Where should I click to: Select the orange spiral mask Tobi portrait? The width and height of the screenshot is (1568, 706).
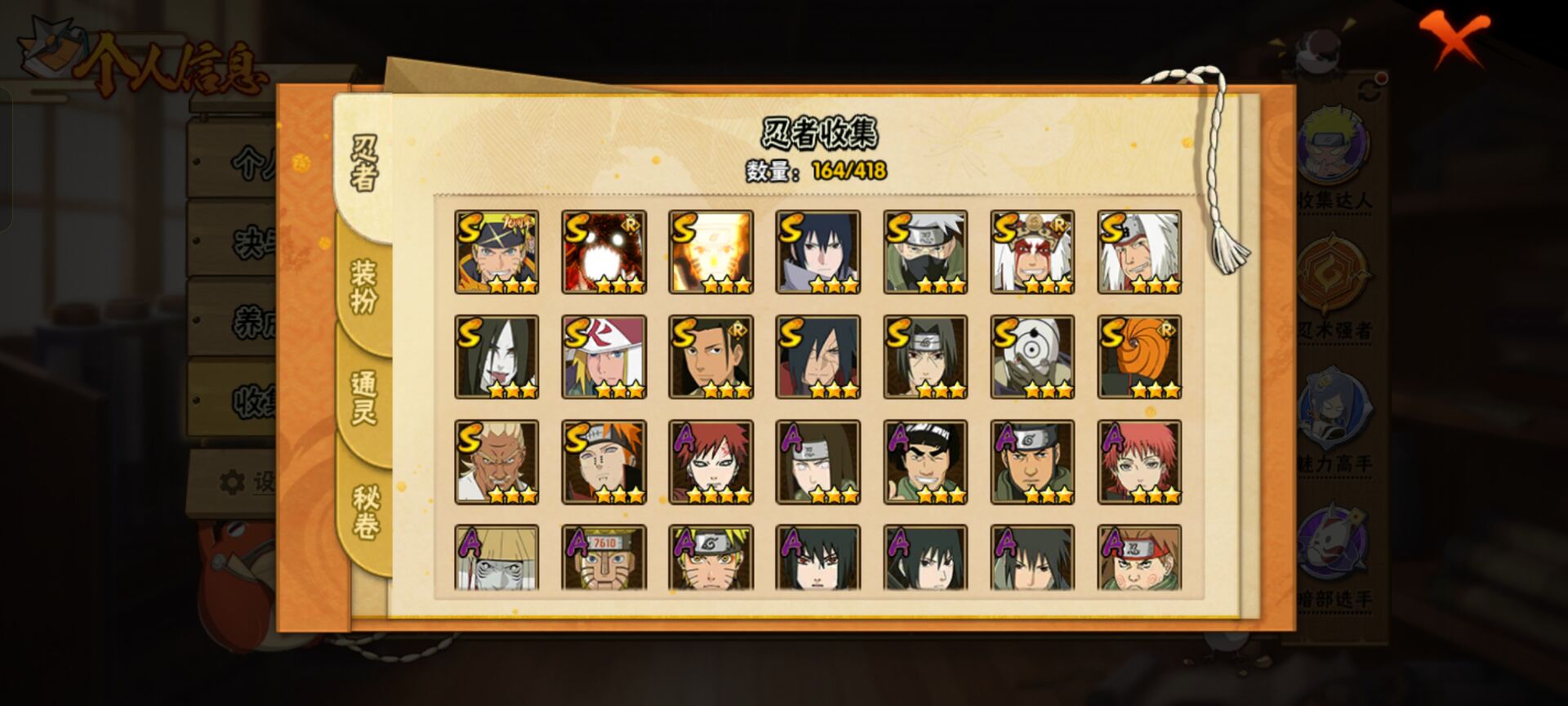(1139, 357)
